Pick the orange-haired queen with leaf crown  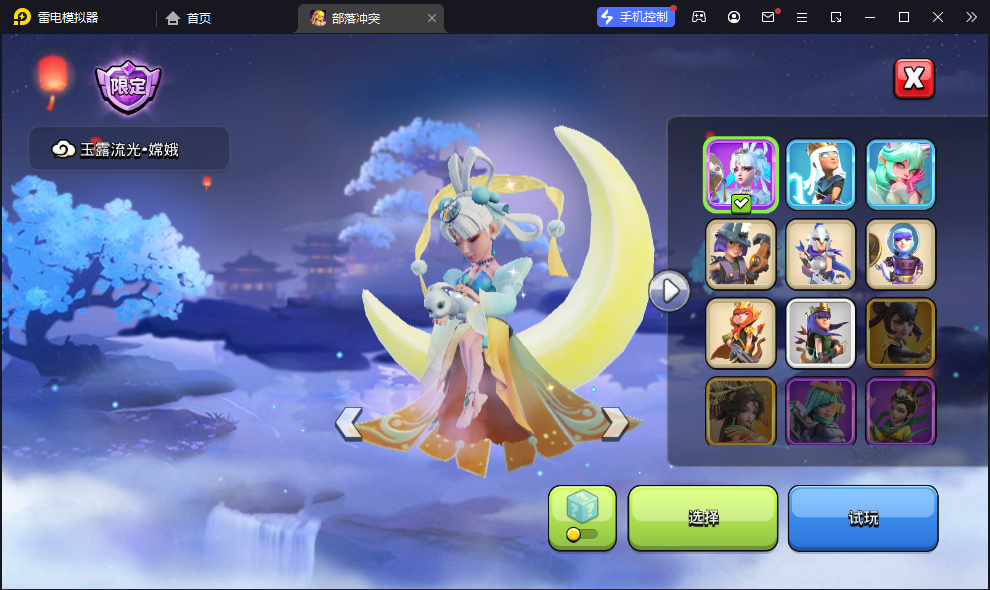click(741, 333)
